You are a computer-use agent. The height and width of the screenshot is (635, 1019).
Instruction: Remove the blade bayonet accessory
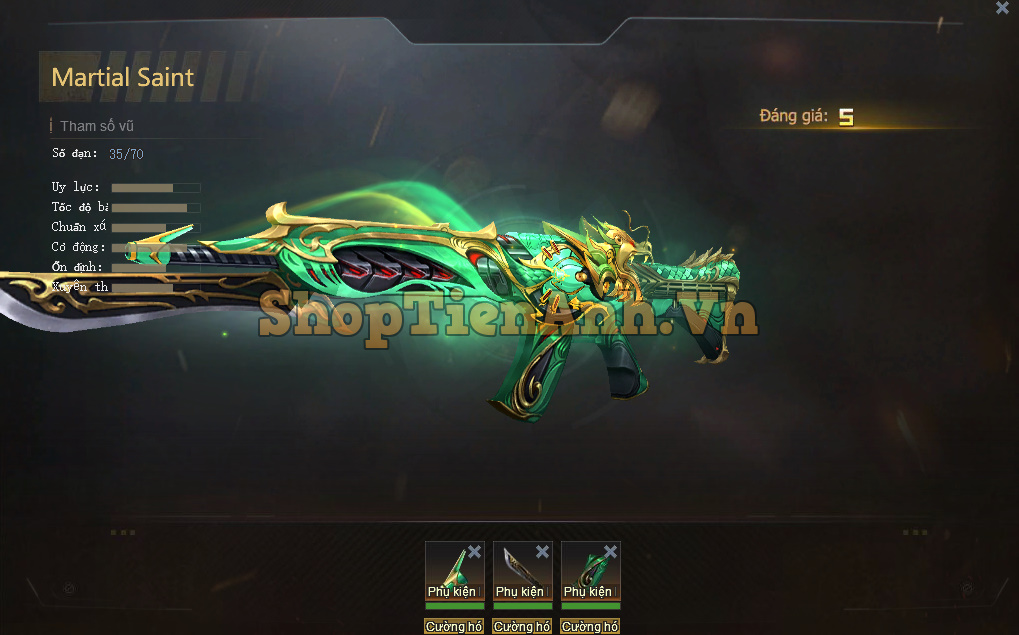(x=542, y=552)
